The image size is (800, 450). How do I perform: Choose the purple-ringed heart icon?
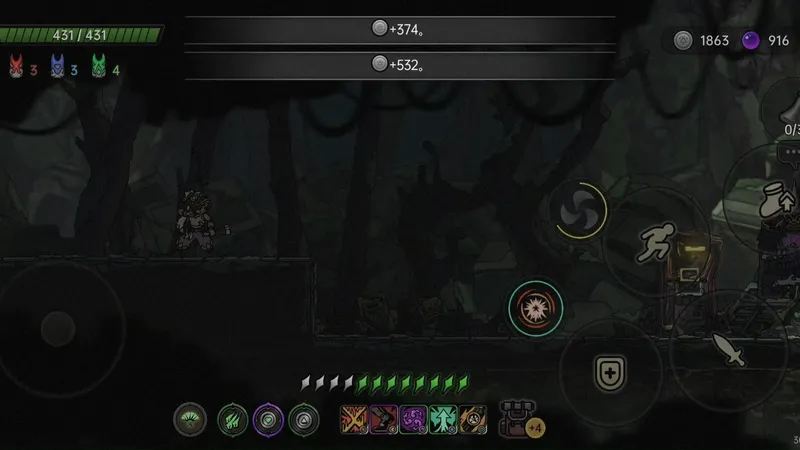[267, 419]
